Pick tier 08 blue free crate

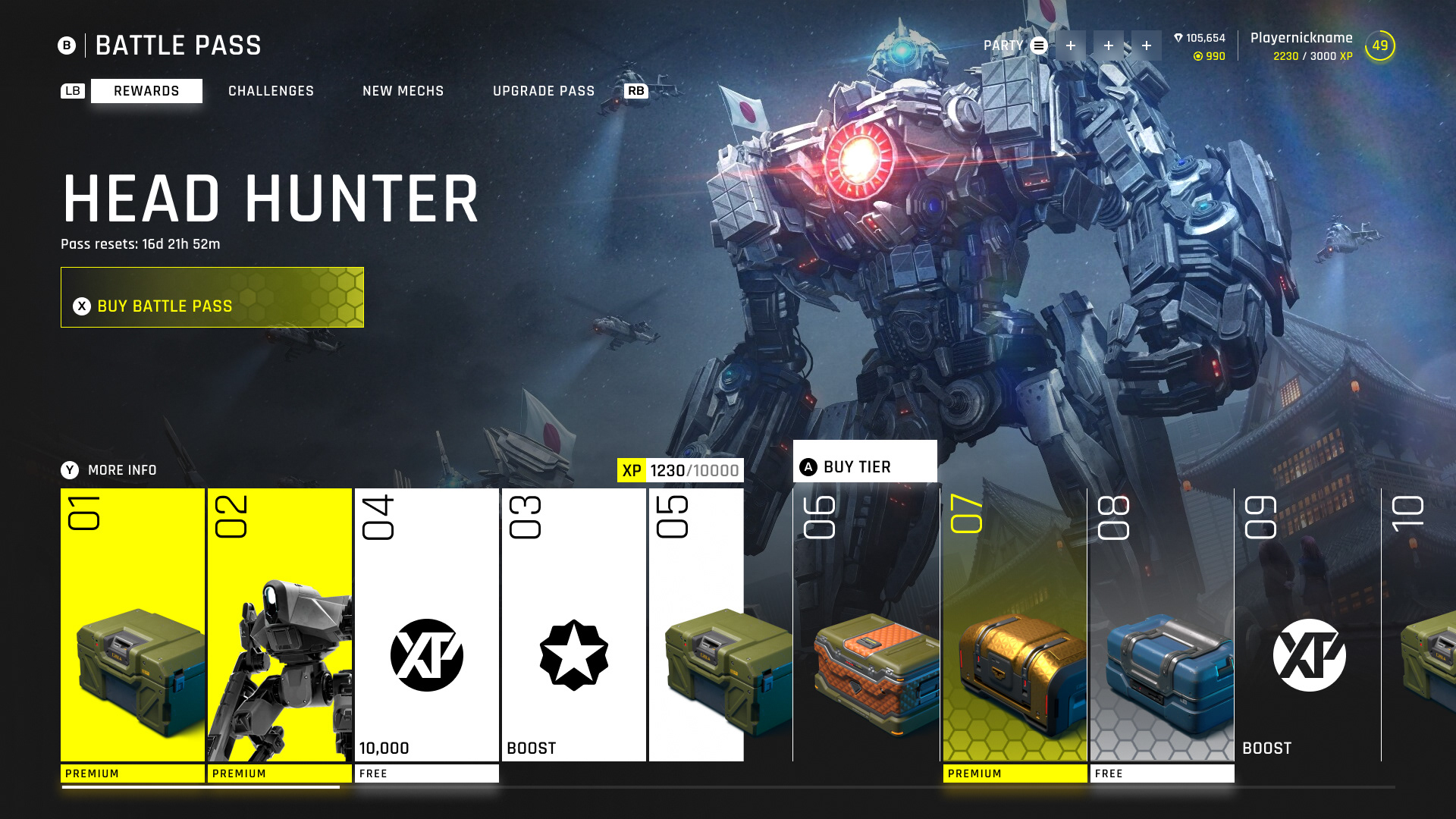pyautogui.click(x=1162, y=625)
